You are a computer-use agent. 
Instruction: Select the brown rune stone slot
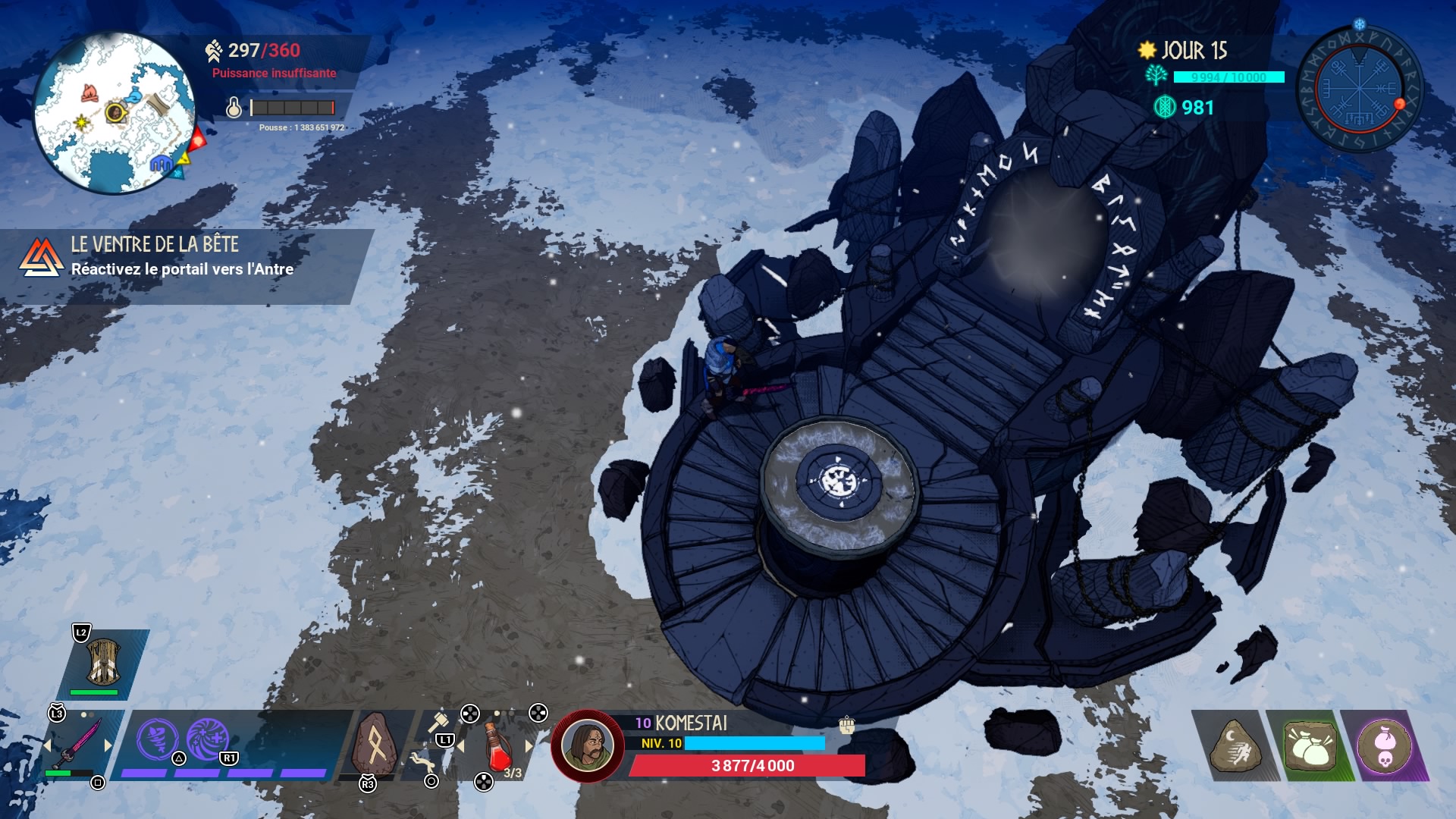375,745
